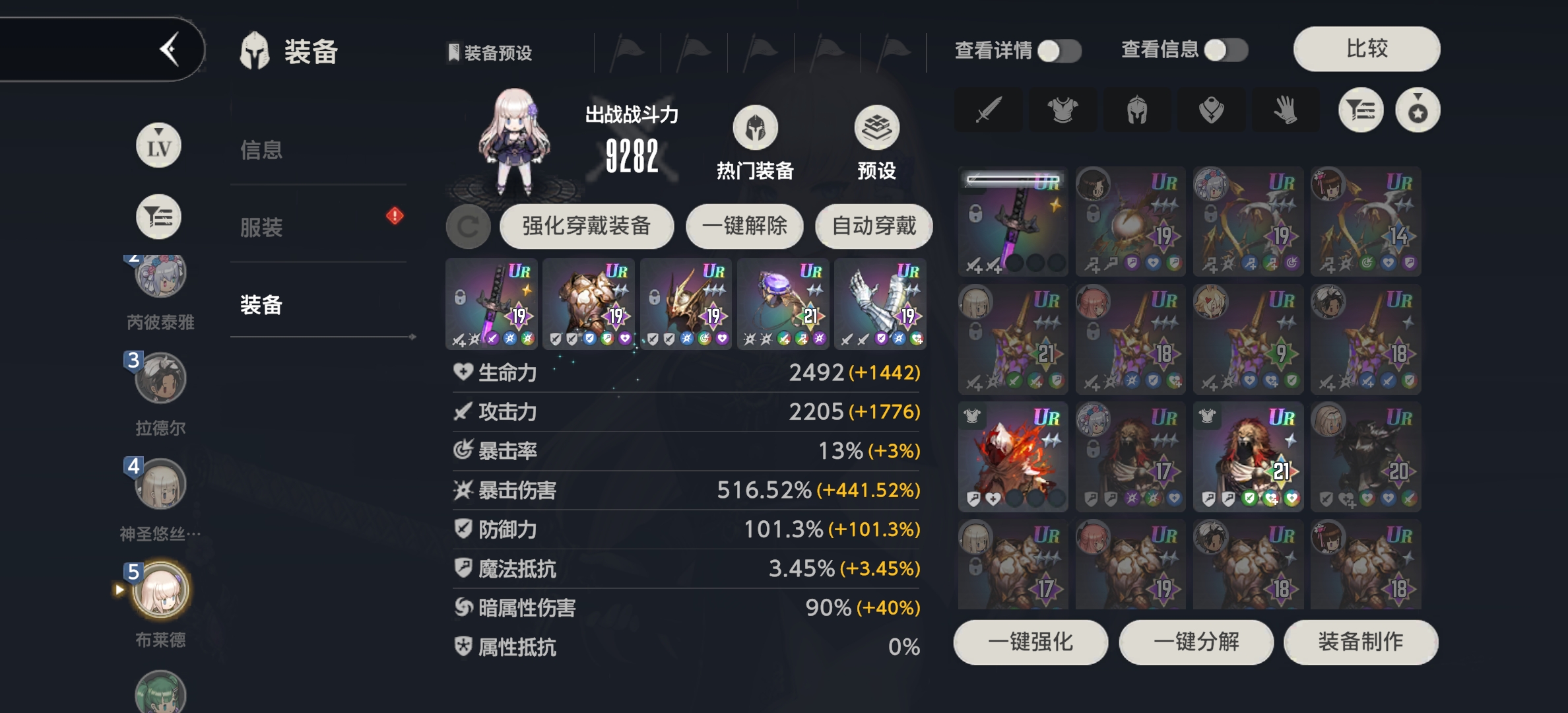The height and width of the screenshot is (713, 1568).
Task: Click the star favorites icon top right
Action: tap(1418, 110)
